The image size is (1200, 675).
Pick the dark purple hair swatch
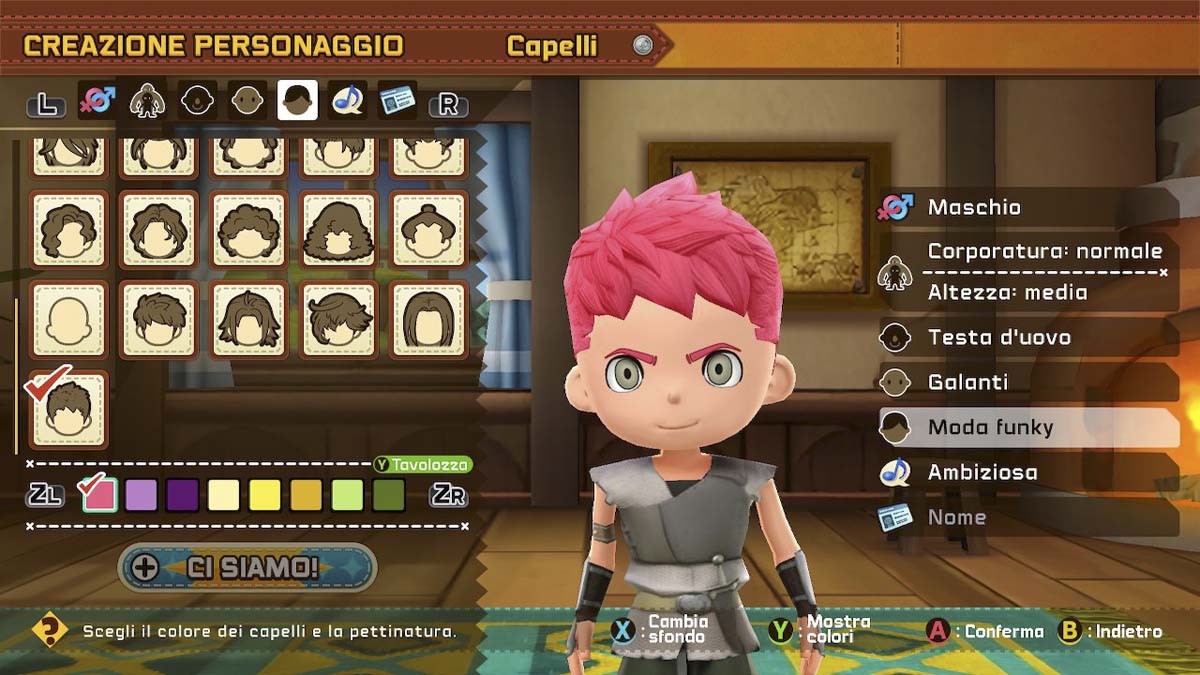click(182, 494)
